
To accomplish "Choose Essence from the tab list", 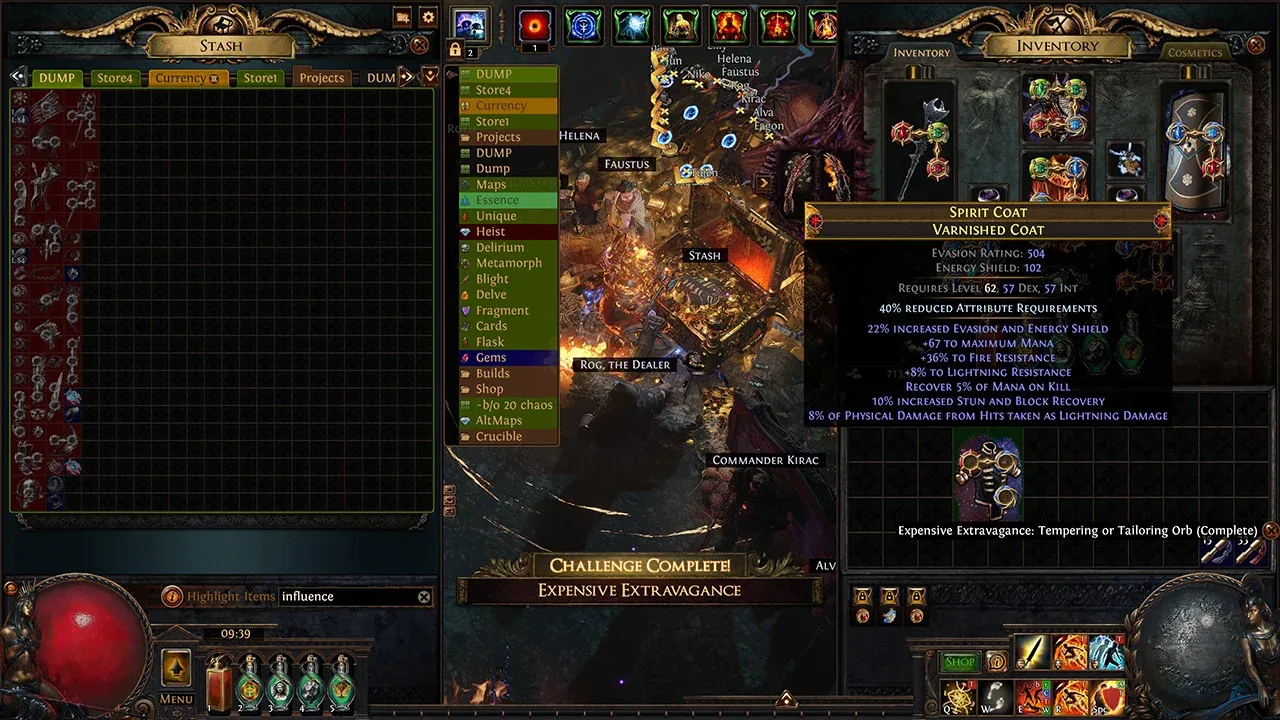I will [x=497, y=200].
